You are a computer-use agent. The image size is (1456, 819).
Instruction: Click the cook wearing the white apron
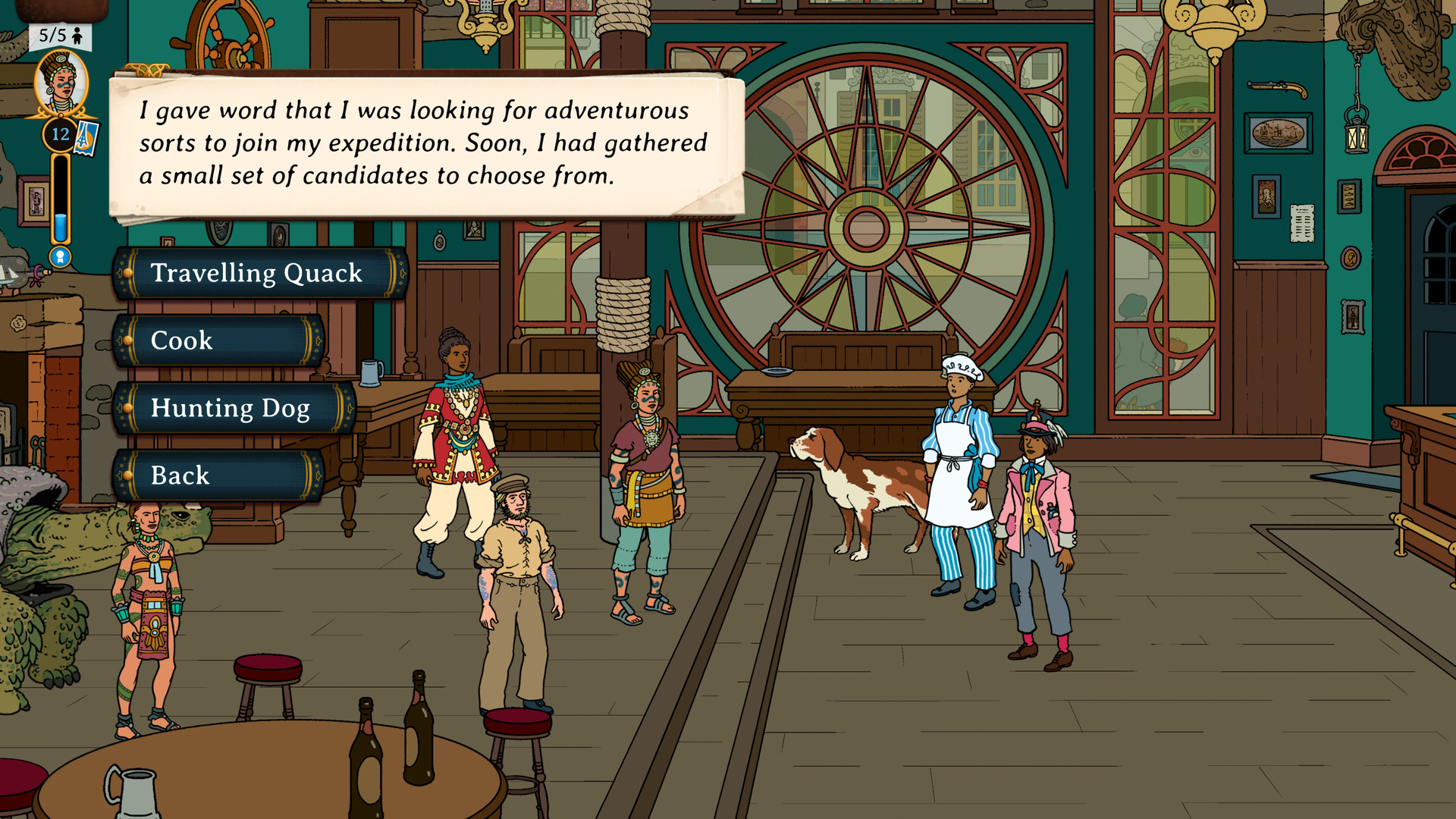click(x=957, y=470)
